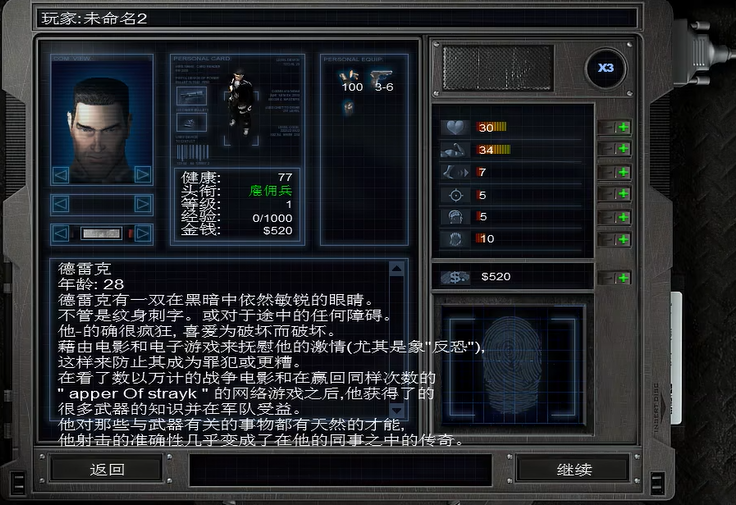Increase the stat currently showing 10
Viewport: 736px width, 505px height.
622,239
